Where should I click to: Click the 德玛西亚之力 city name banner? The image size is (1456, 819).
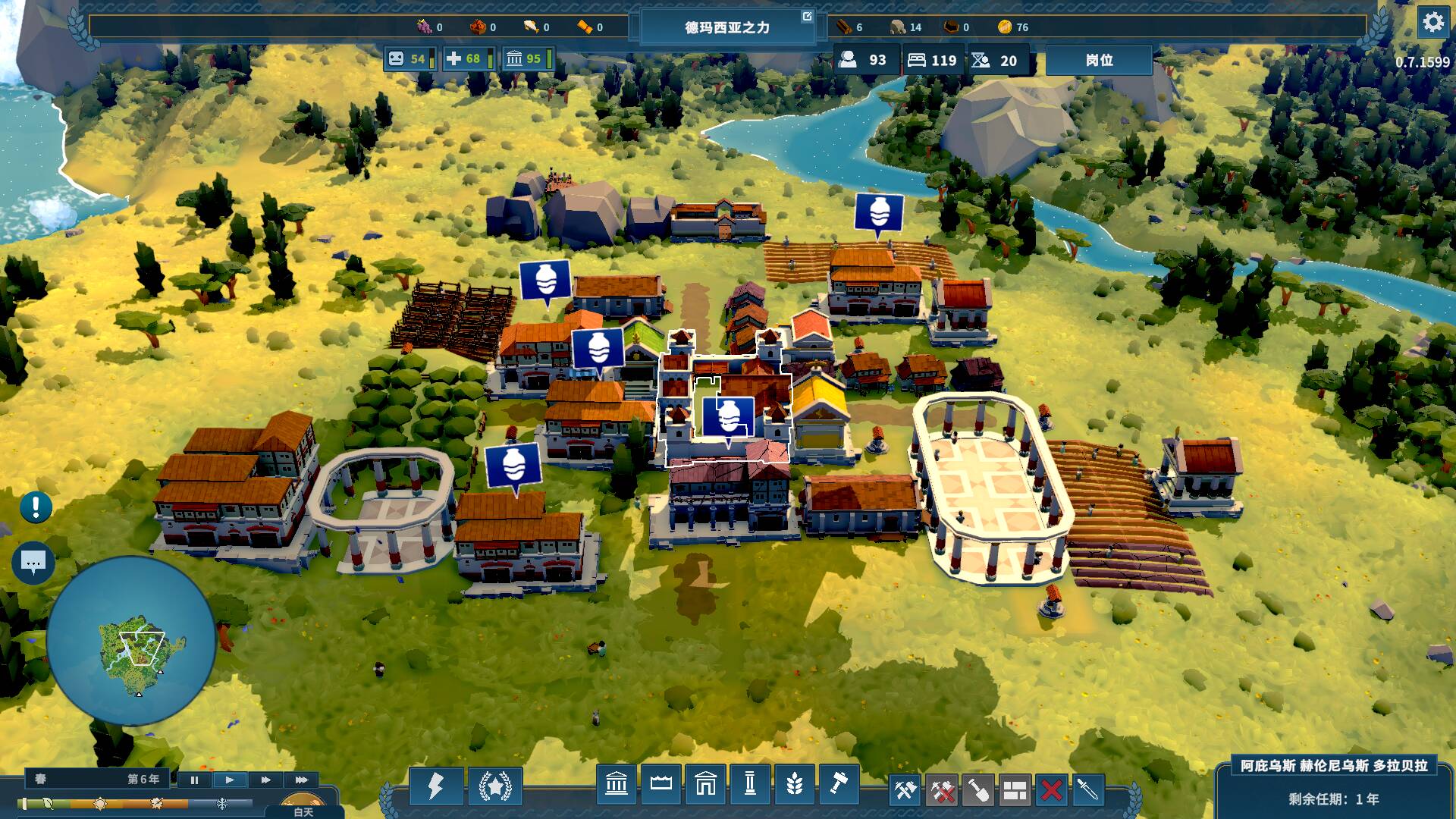point(726,28)
